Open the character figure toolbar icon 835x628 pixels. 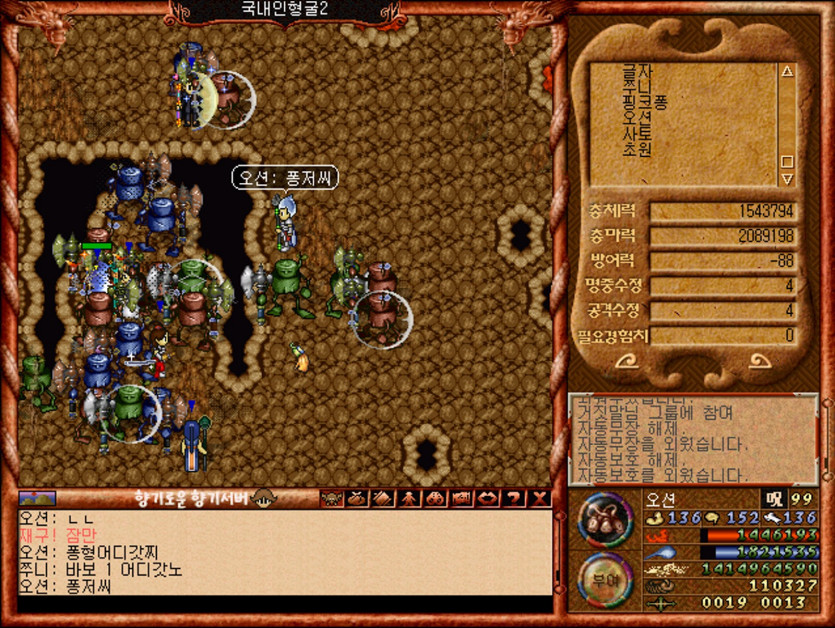[409, 499]
